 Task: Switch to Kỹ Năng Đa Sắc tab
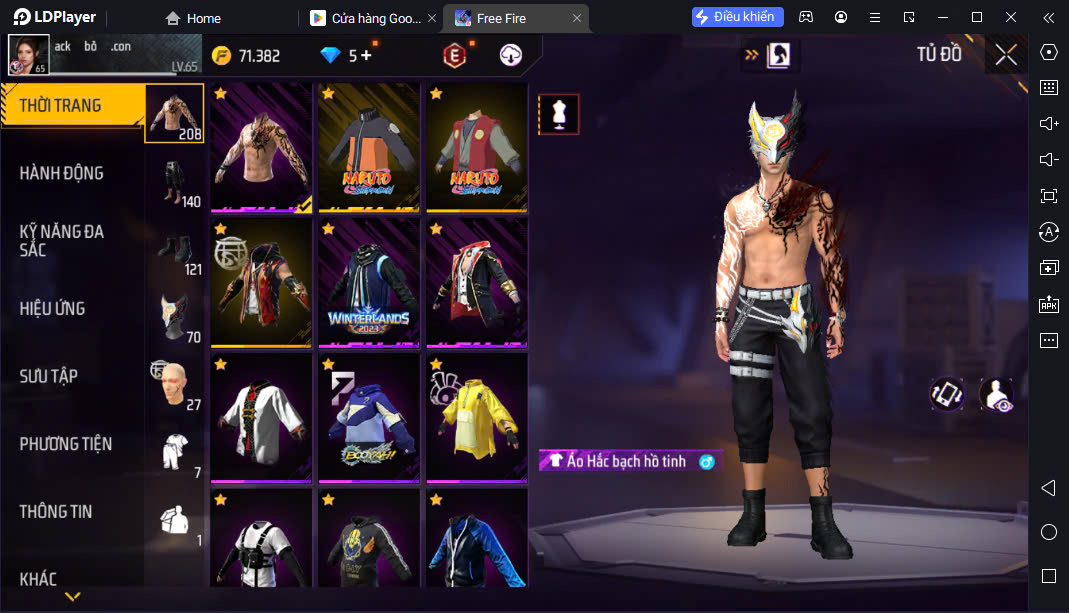pyautogui.click(x=62, y=240)
